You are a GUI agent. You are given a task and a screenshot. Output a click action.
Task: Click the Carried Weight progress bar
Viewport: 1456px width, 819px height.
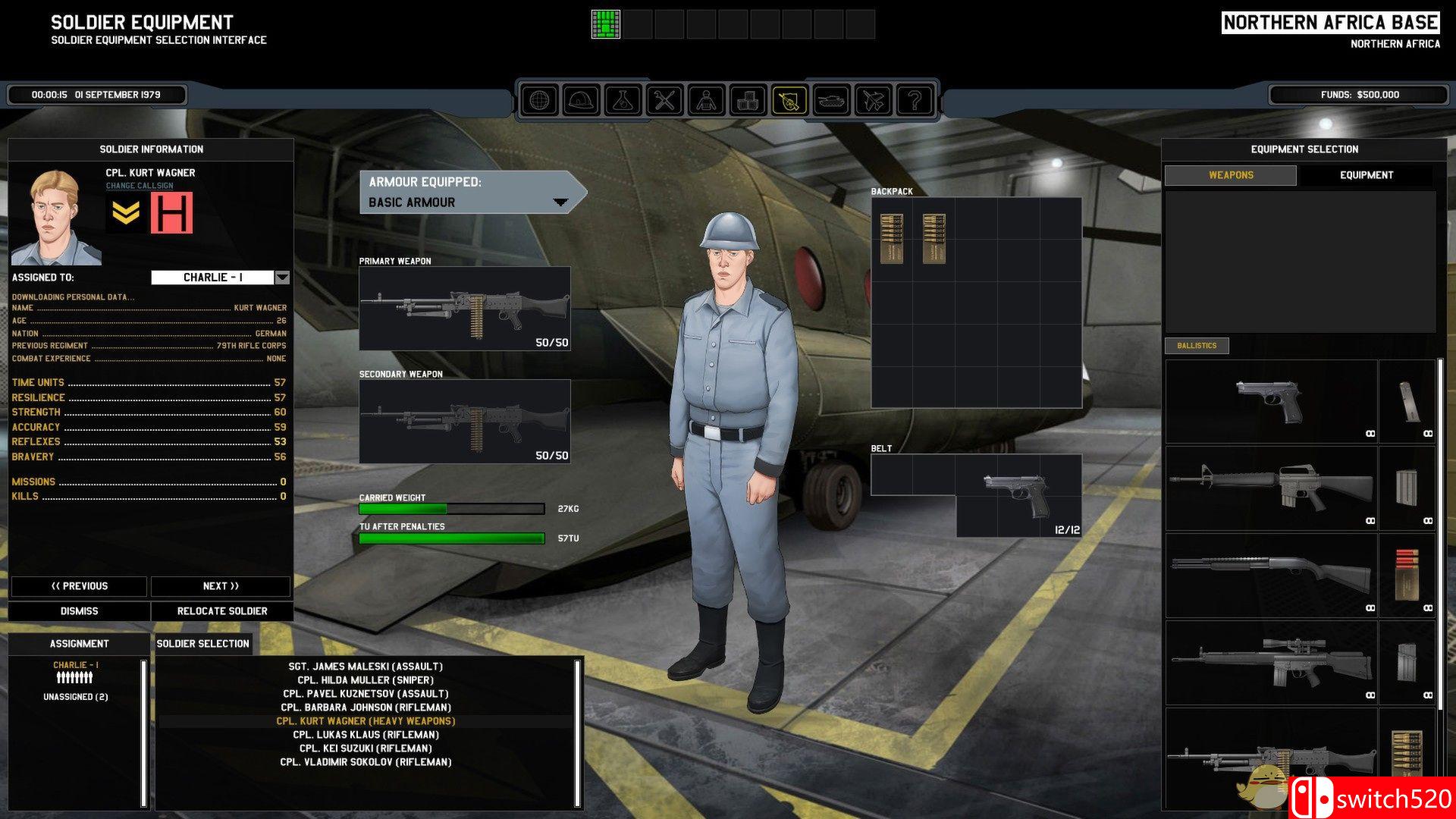coord(452,508)
